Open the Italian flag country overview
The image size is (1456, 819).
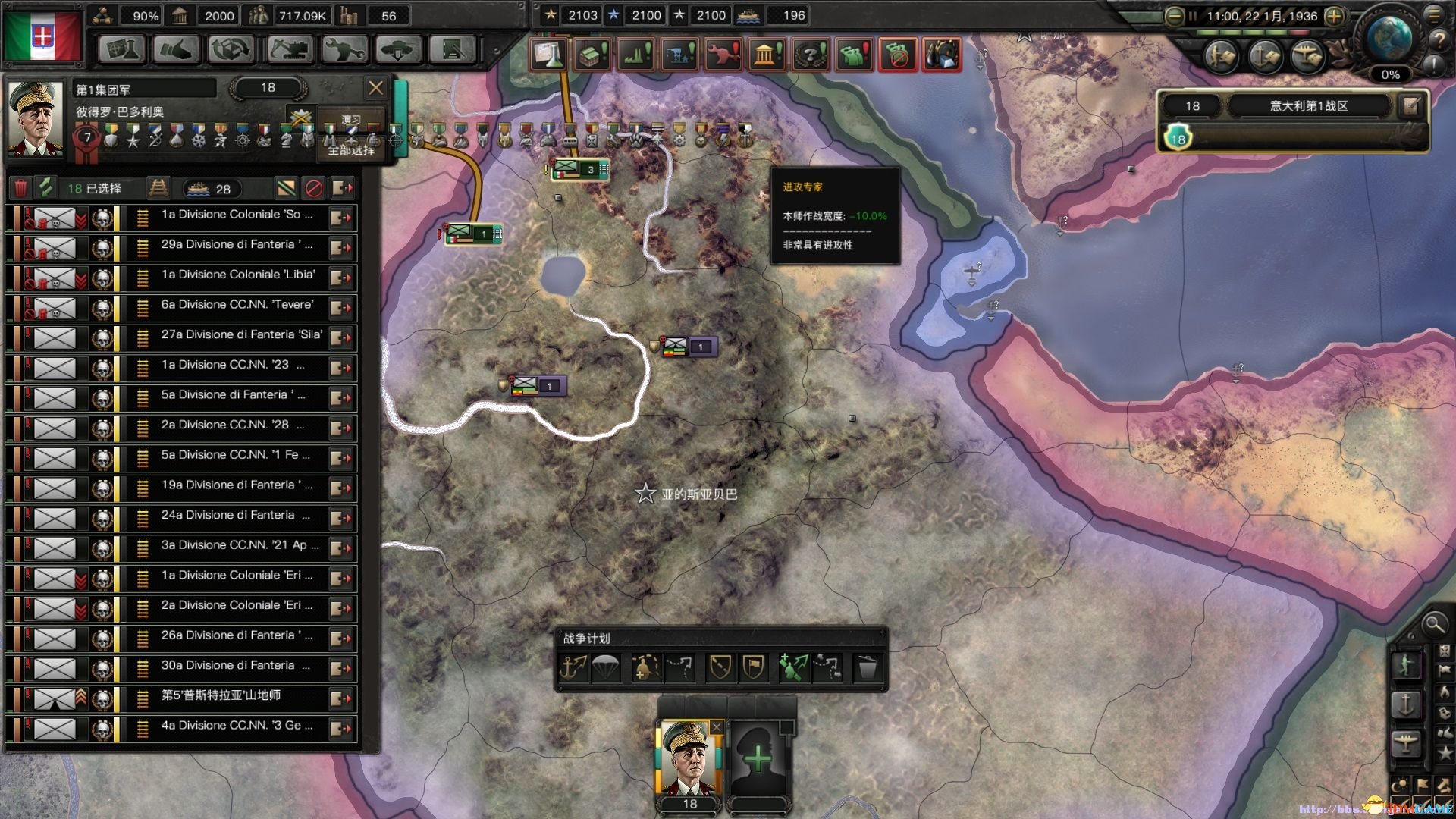point(43,36)
